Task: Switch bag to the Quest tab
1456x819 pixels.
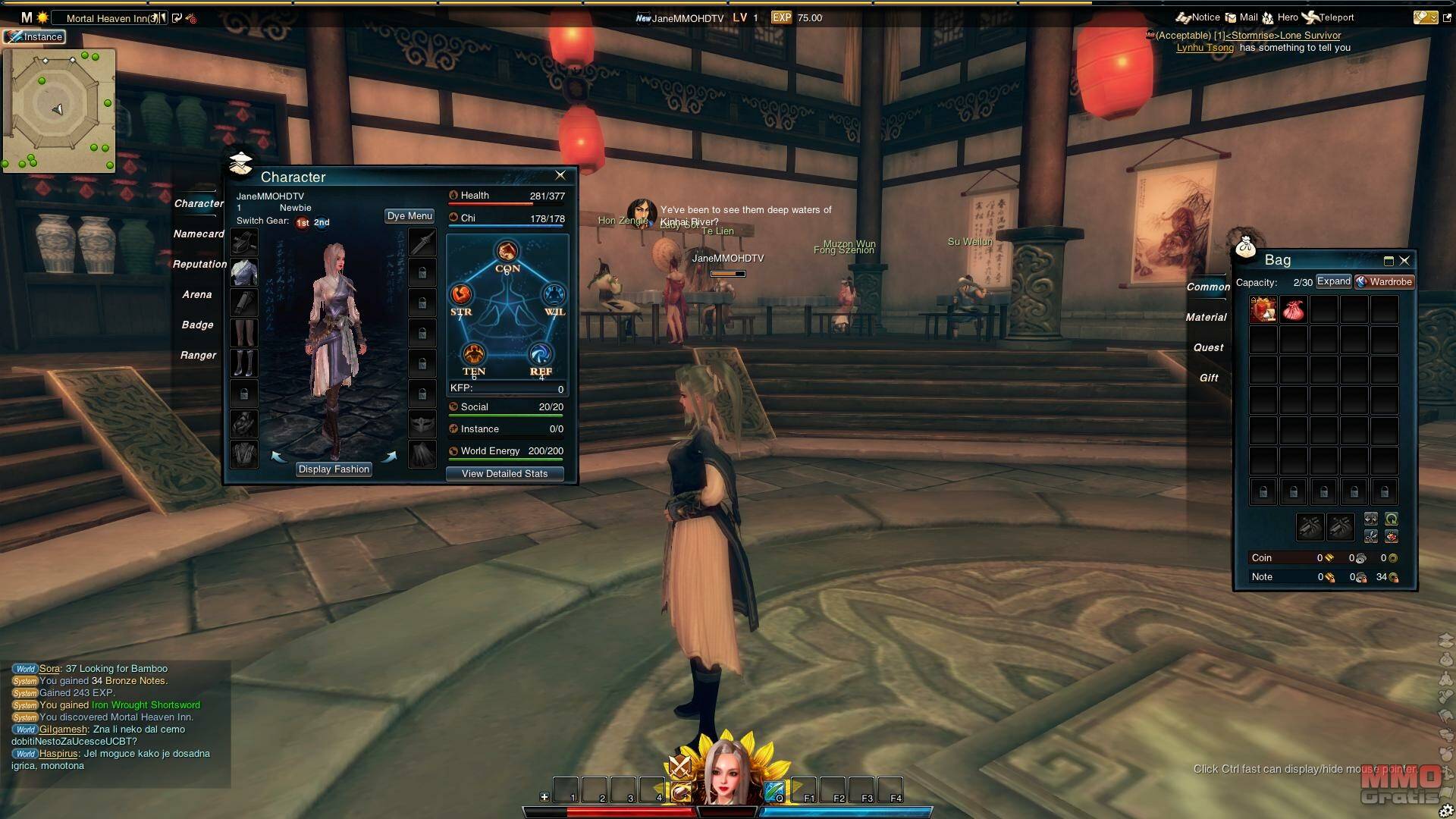Action: click(x=1208, y=348)
